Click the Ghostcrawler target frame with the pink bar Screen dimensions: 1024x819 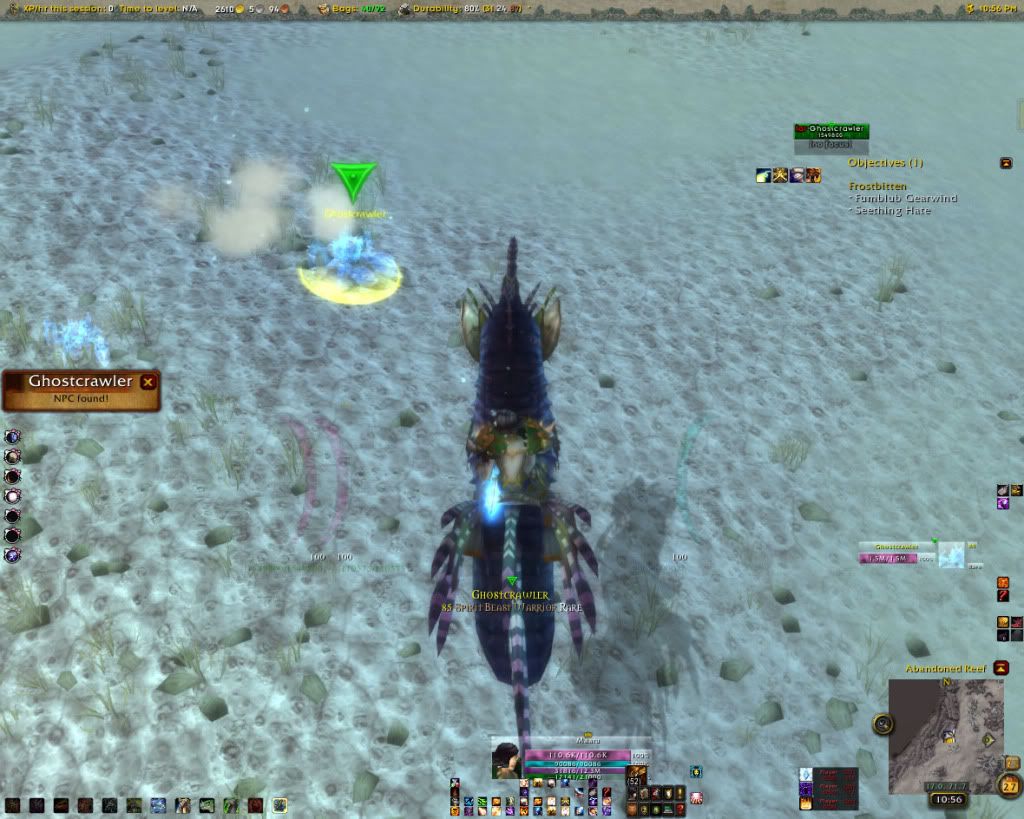[x=897, y=558]
